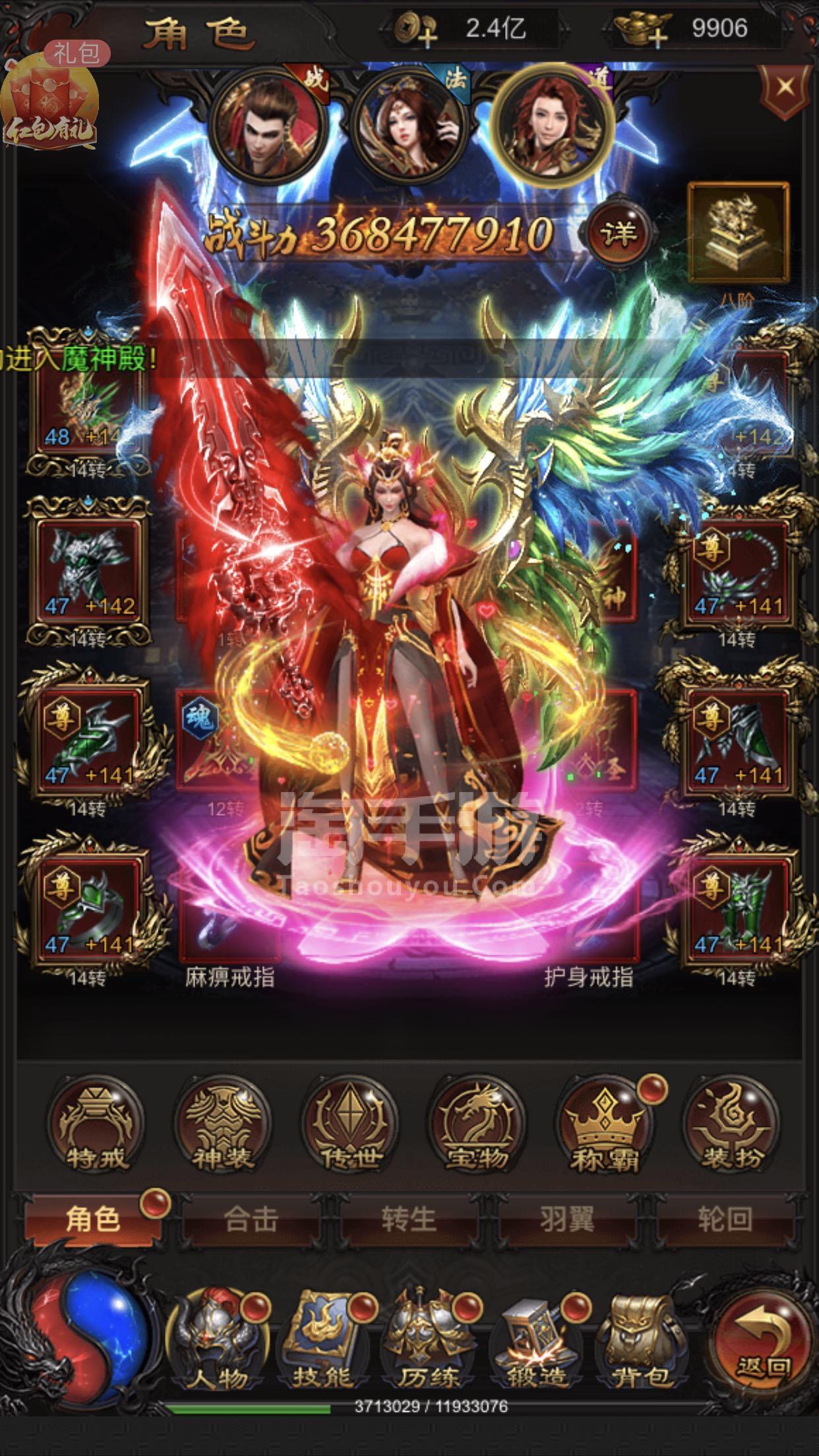Viewport: 819px width, 1456px height.
Task: Switch to the 羽翼 wings tab
Action: pos(567,1220)
